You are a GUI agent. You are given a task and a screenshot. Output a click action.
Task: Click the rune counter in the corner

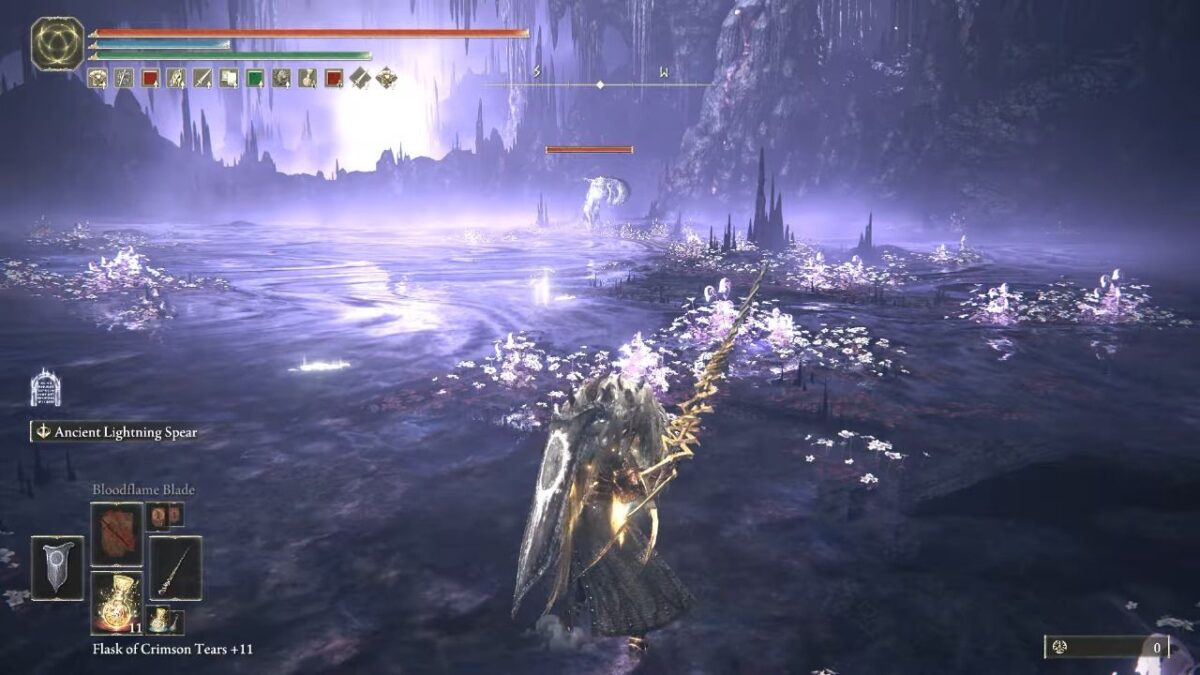click(1106, 647)
